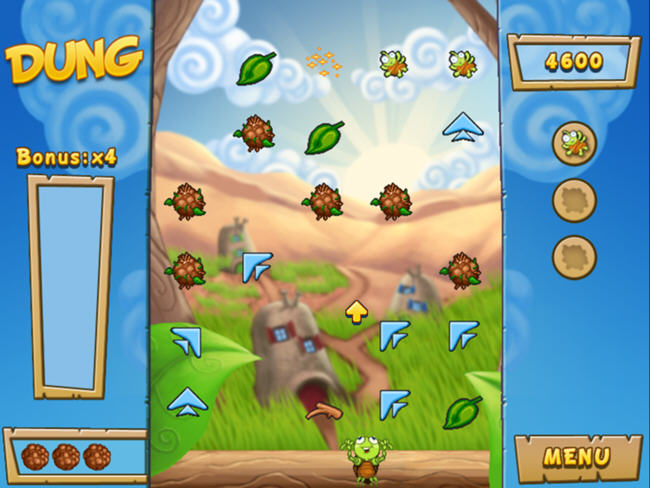Viewport: 650px width, 488px height.
Task: Click the collected fly slot icon
Action: click(574, 142)
